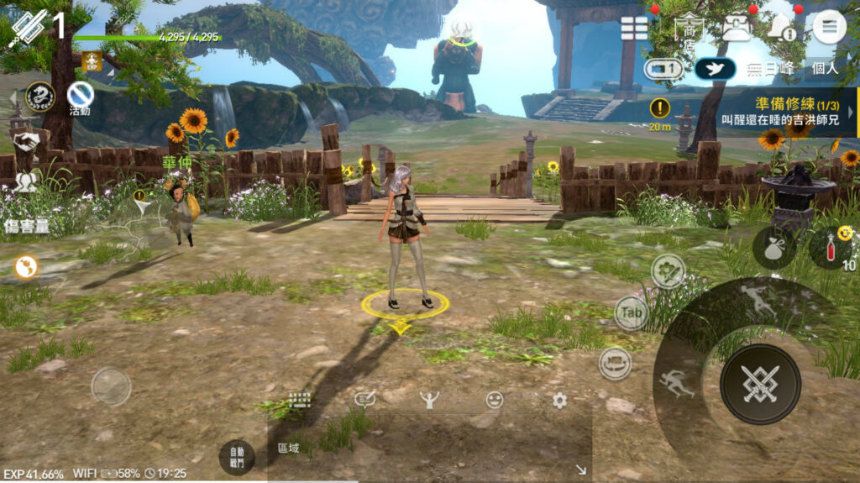
Task: Open the grid list icon in the top bar
Action: click(x=634, y=28)
